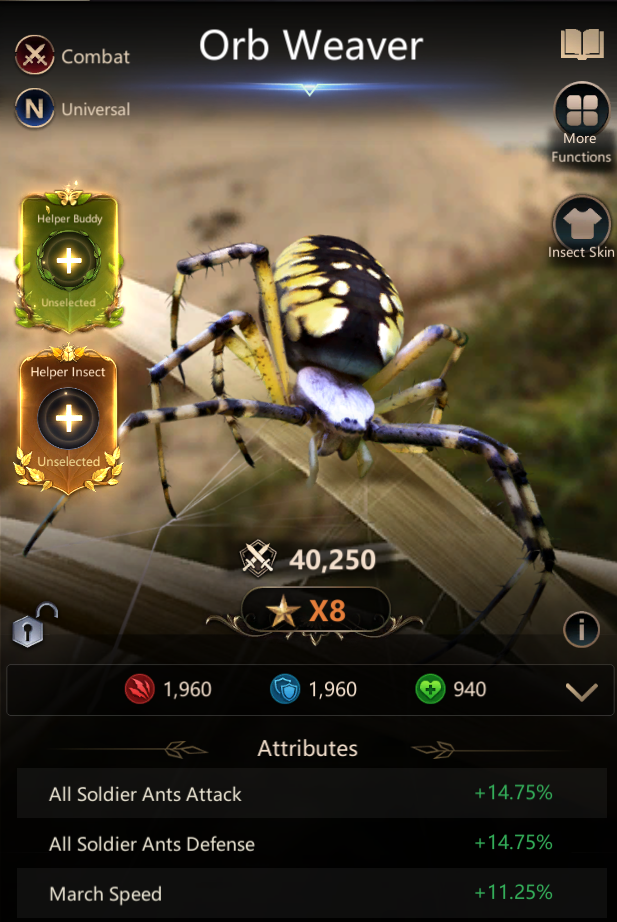Select the March Speed attribute row
Viewport: 617px width, 922px height.
(311, 893)
